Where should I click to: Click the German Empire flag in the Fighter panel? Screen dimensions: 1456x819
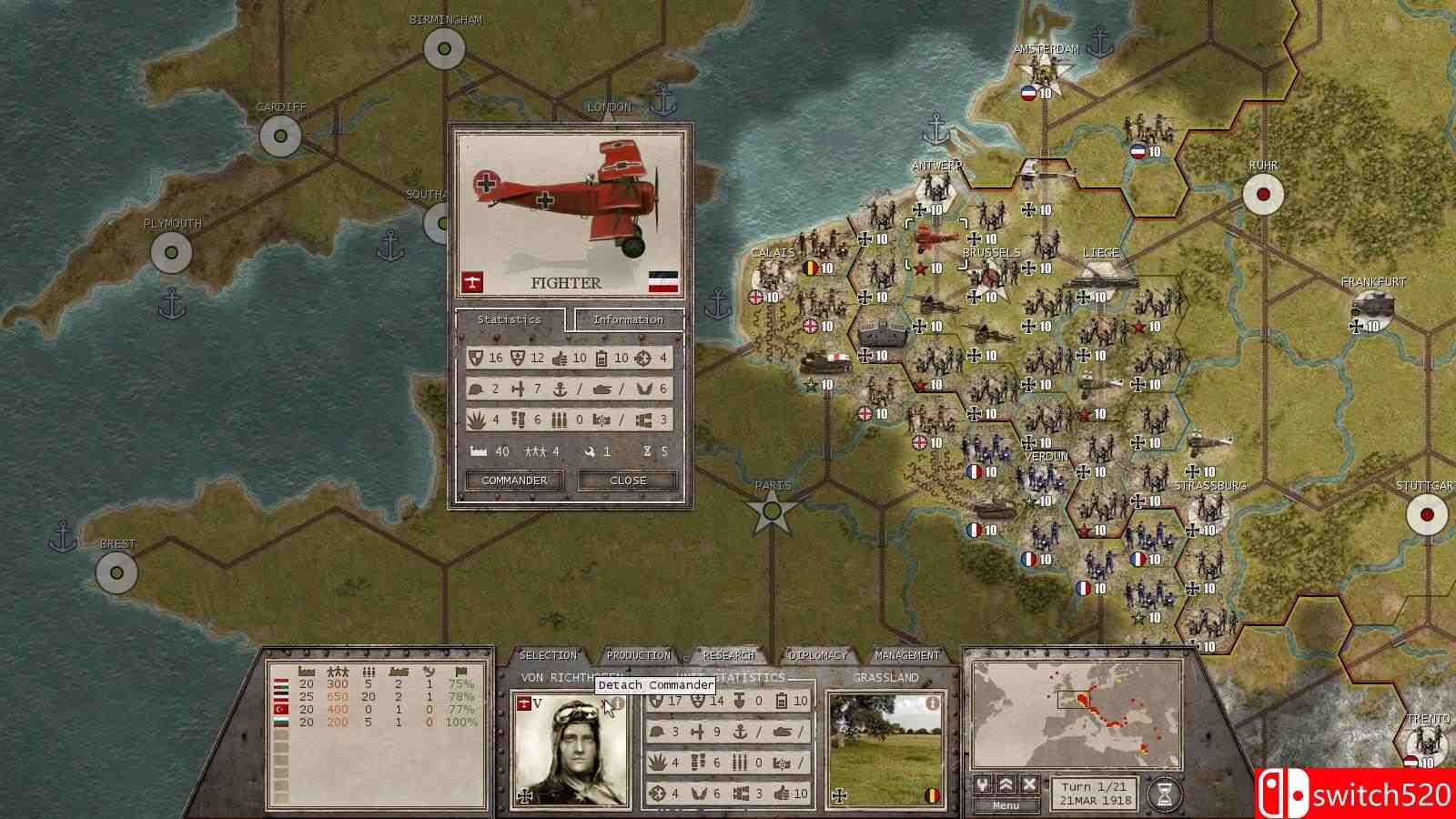pos(662,281)
